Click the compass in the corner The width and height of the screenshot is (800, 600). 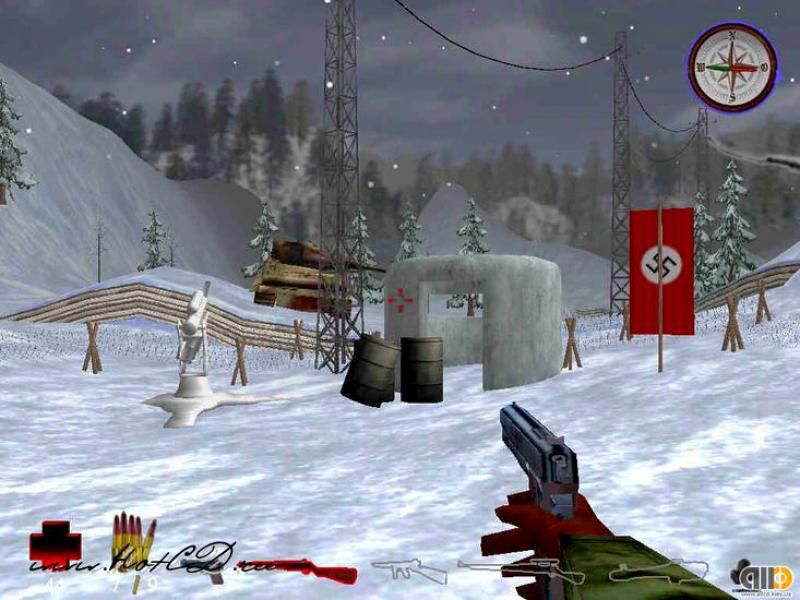[732, 67]
